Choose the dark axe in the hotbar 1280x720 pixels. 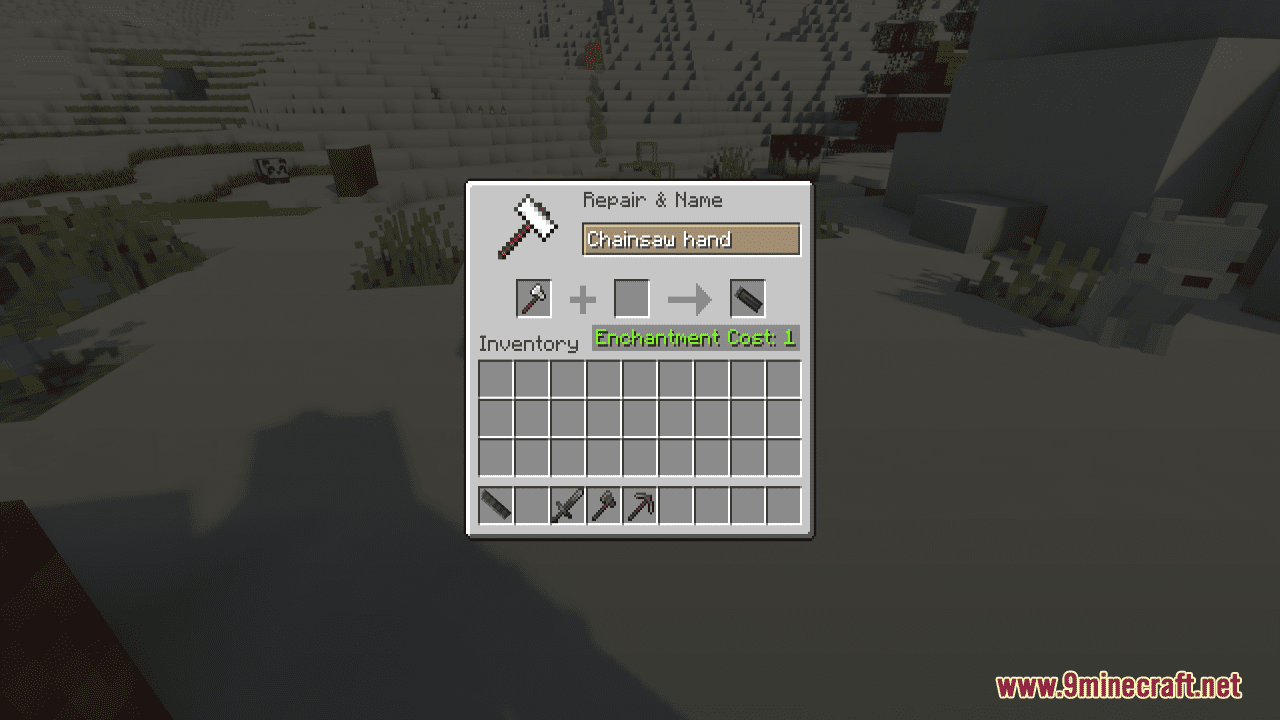pyautogui.click(x=603, y=506)
